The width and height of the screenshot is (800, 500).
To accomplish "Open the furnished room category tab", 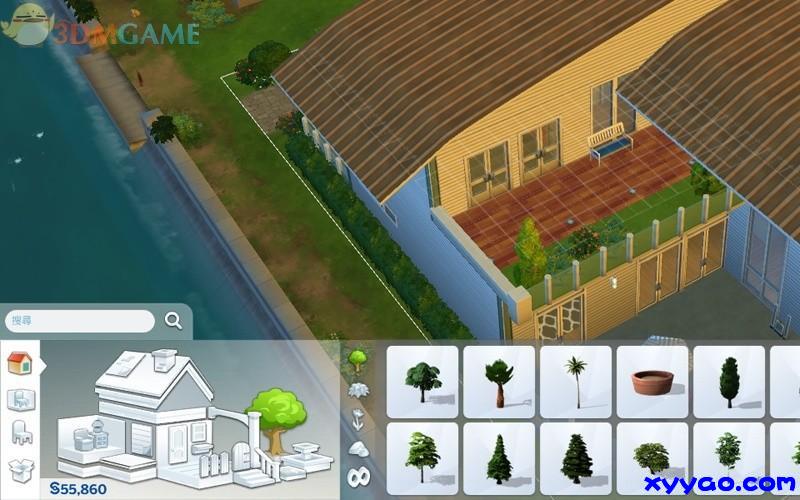I will [20, 399].
